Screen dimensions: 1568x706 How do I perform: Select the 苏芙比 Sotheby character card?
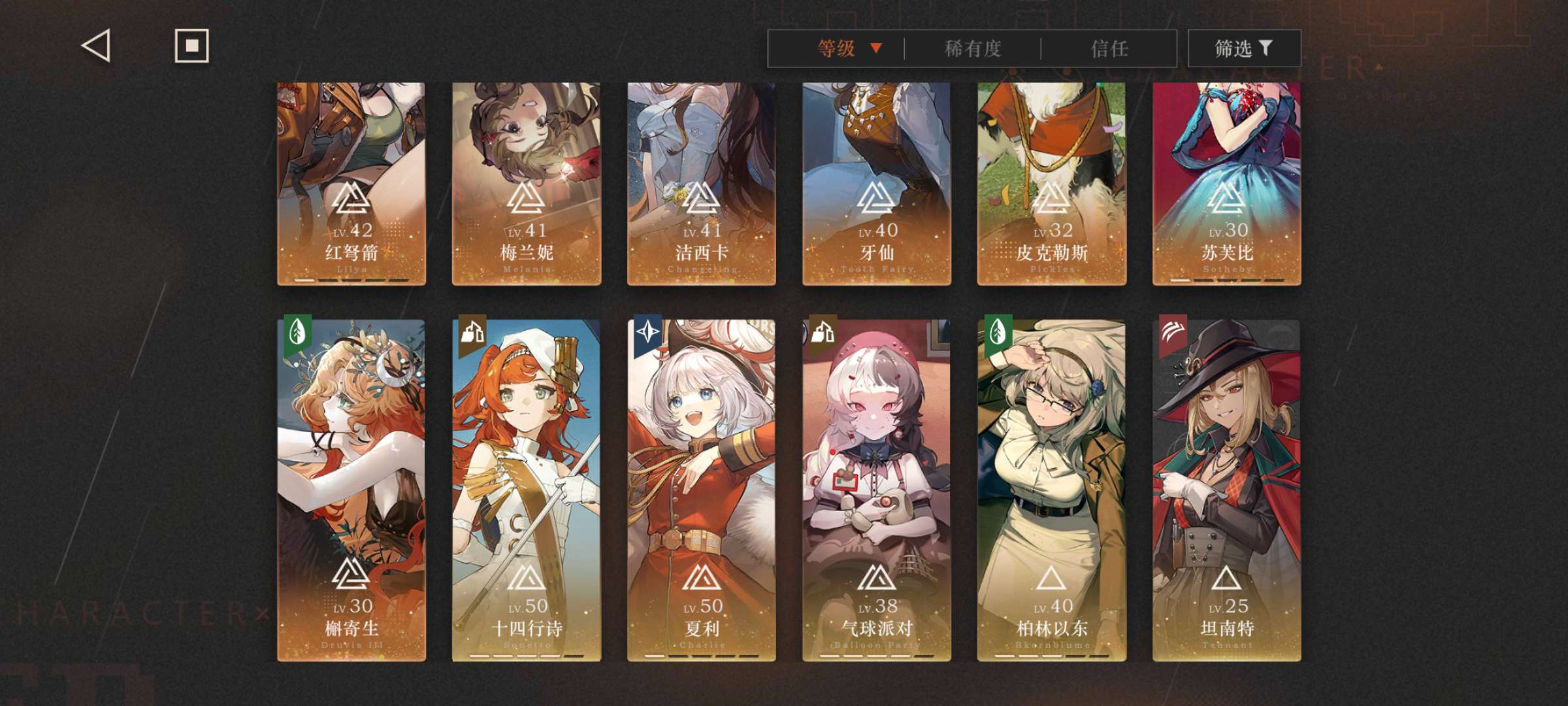[x=1227, y=184]
